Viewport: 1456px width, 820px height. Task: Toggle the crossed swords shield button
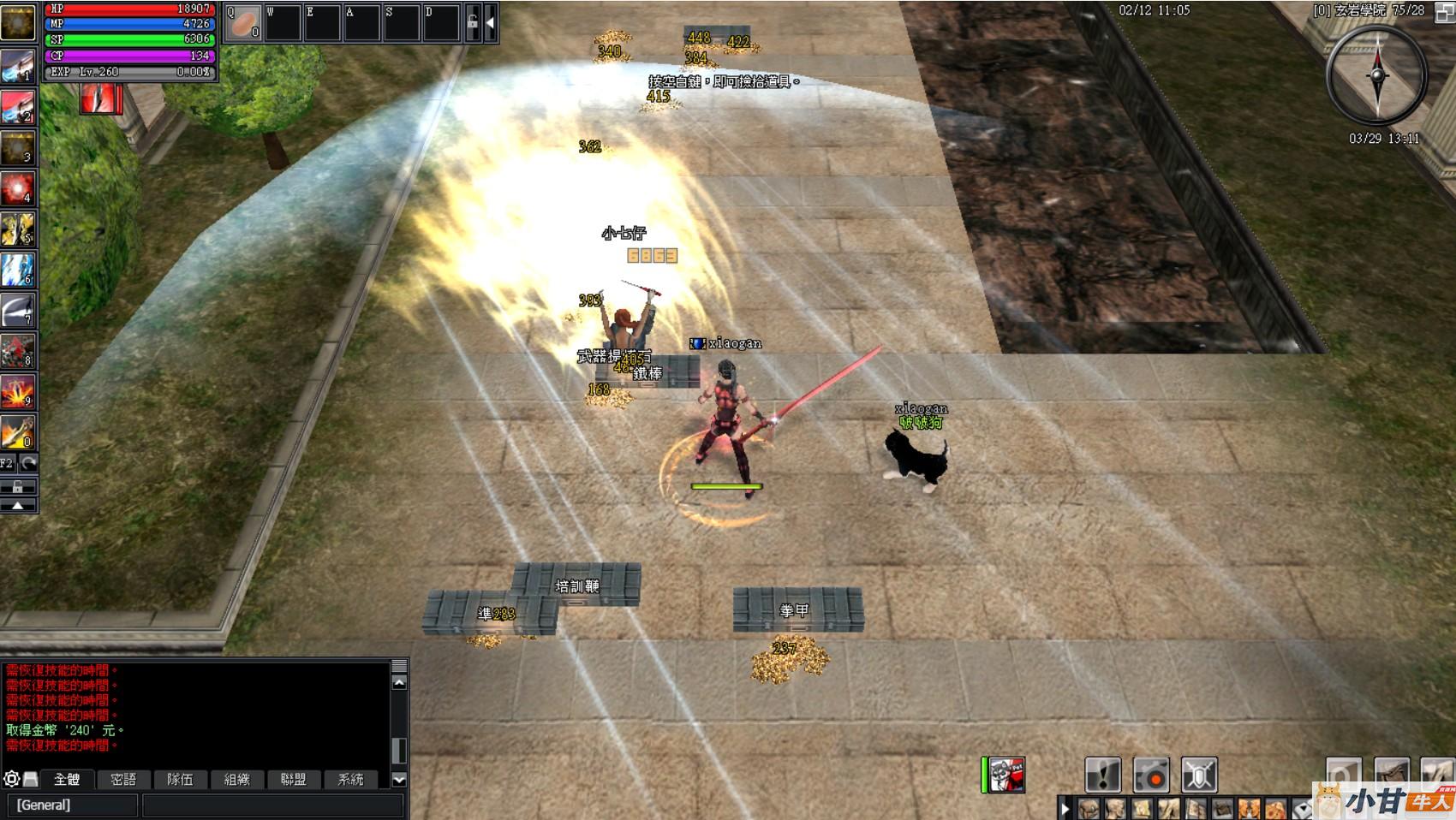click(1199, 775)
